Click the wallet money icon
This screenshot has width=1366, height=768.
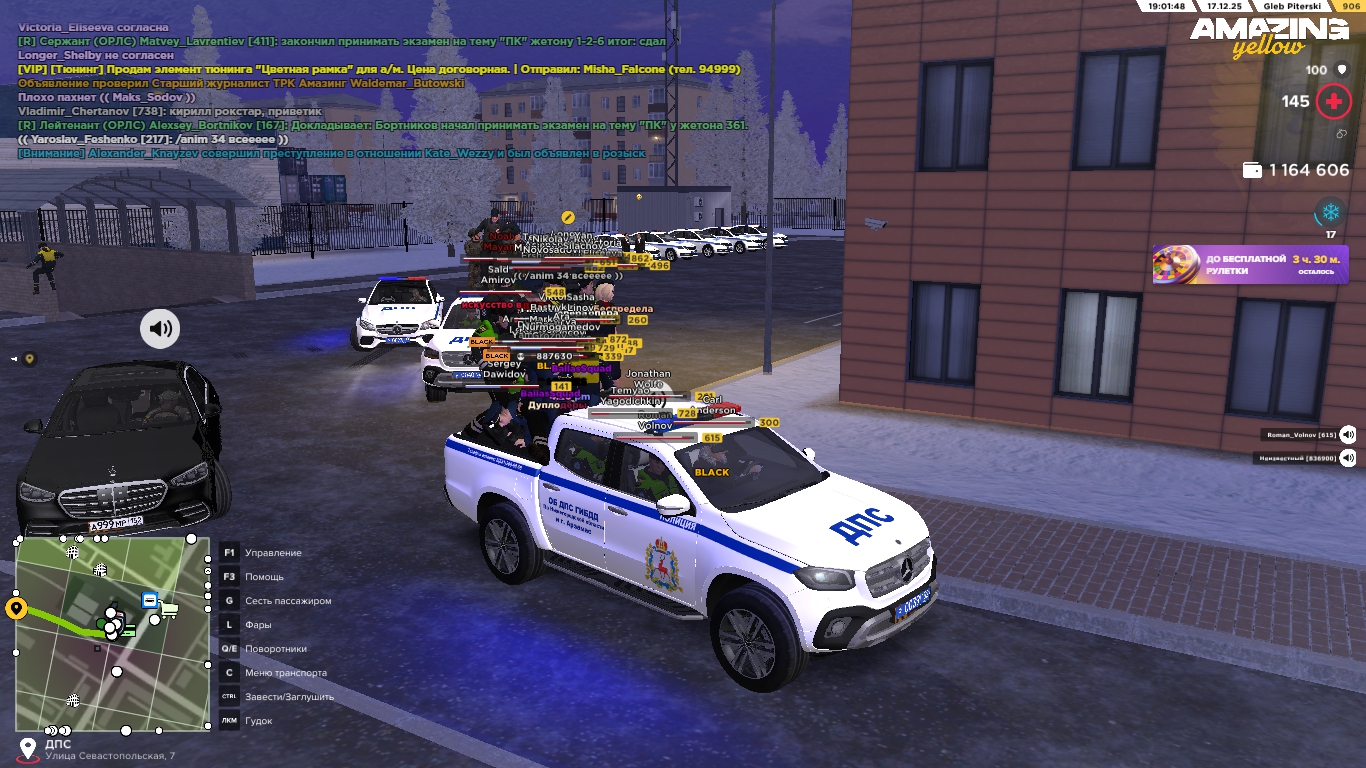1251,170
